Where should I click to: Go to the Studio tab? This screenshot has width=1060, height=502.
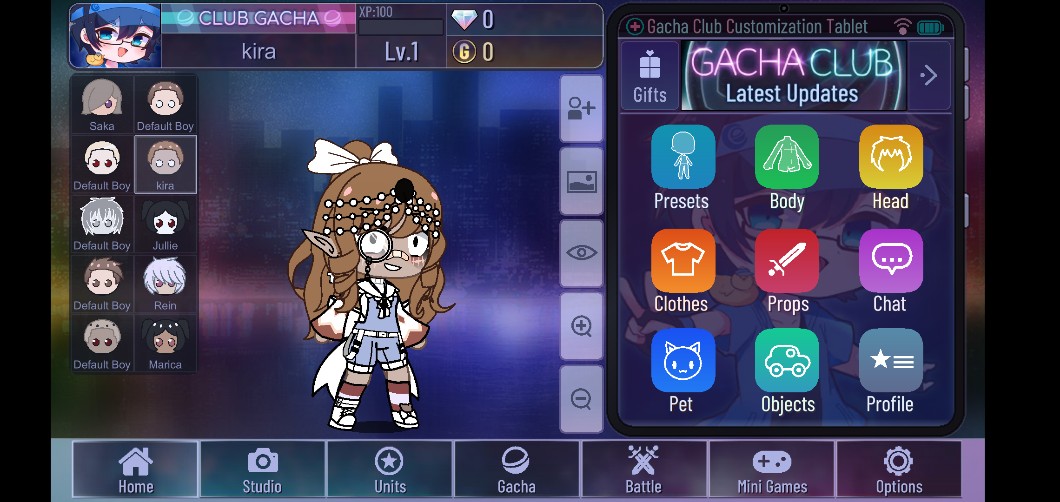click(x=262, y=470)
